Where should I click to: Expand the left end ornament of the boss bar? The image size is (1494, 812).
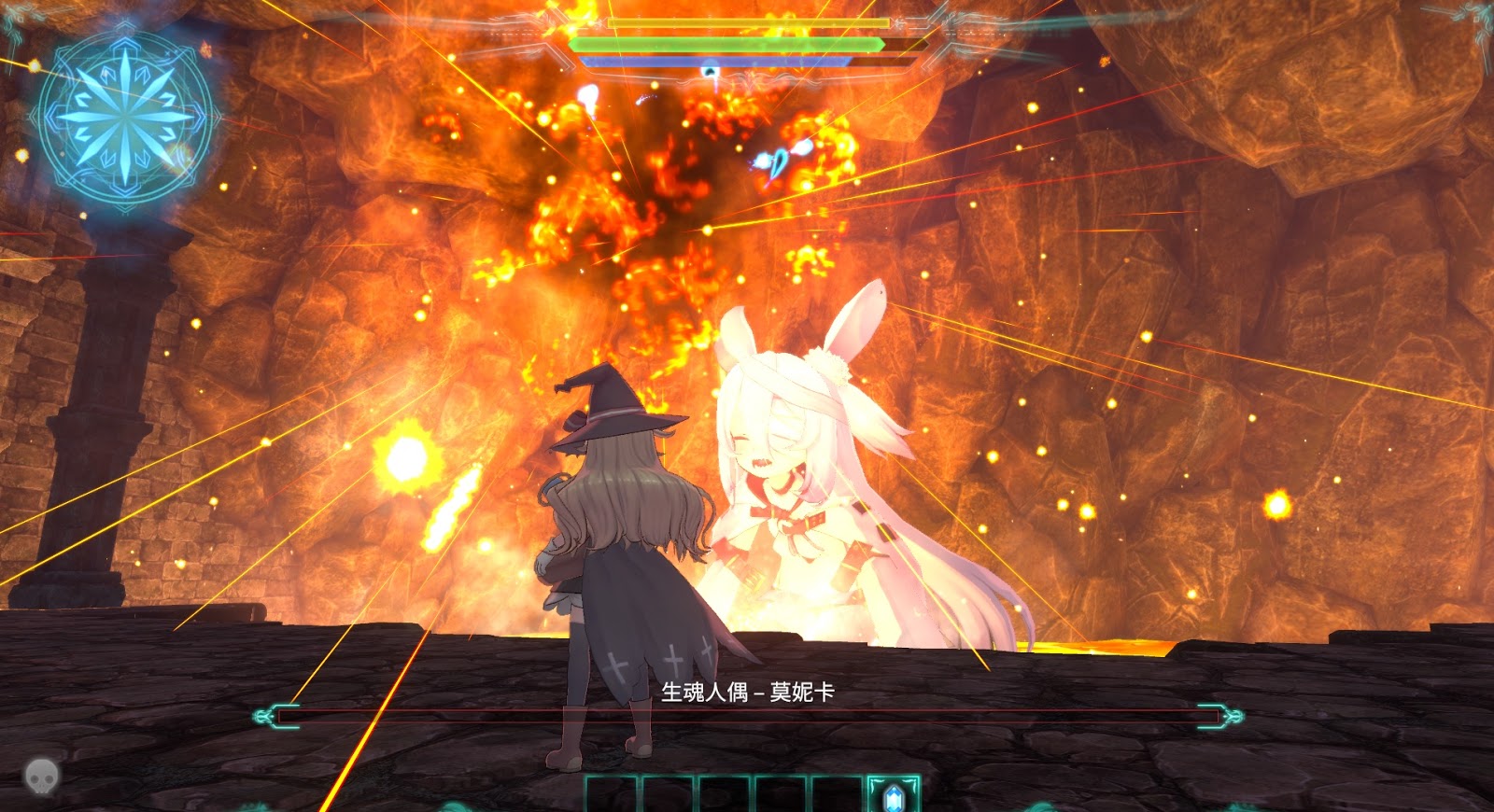pos(266,714)
